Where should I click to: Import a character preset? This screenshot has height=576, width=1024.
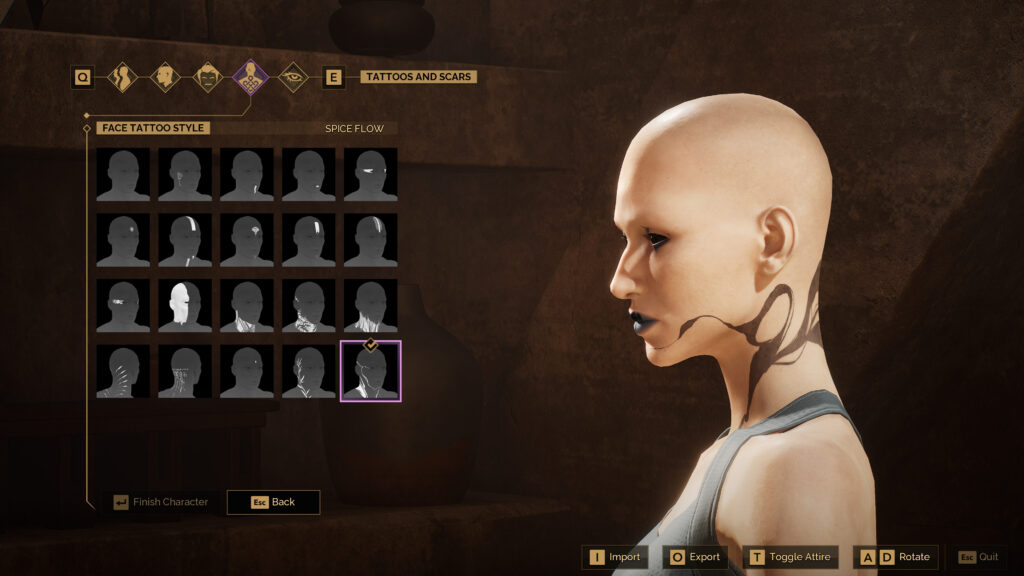[x=615, y=557]
